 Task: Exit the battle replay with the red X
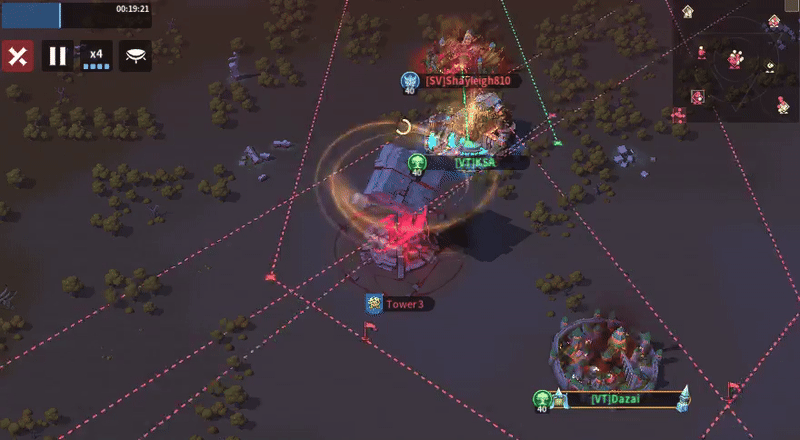[x=16, y=56]
